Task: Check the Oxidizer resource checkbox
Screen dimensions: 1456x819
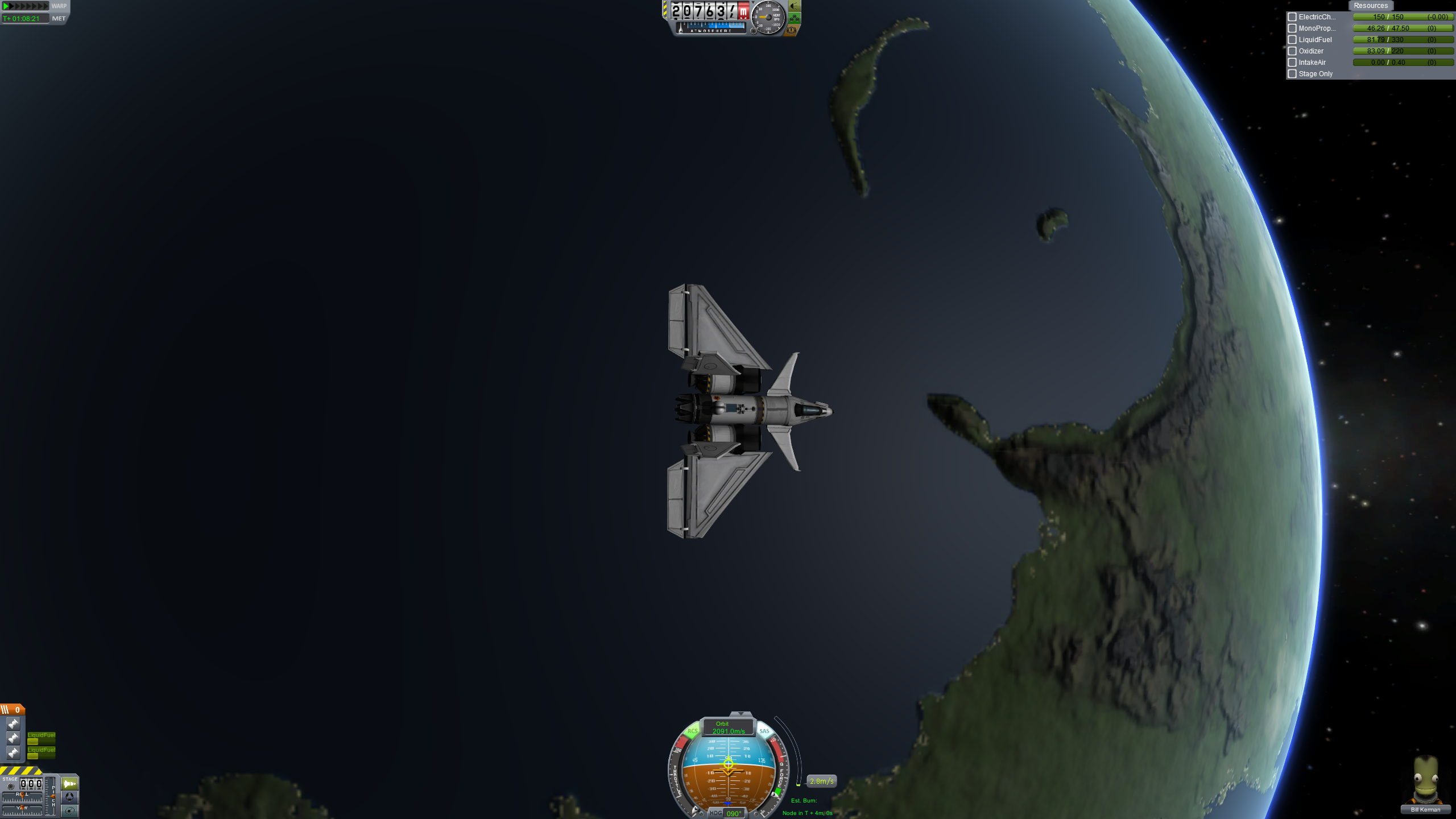Action: (1292, 51)
